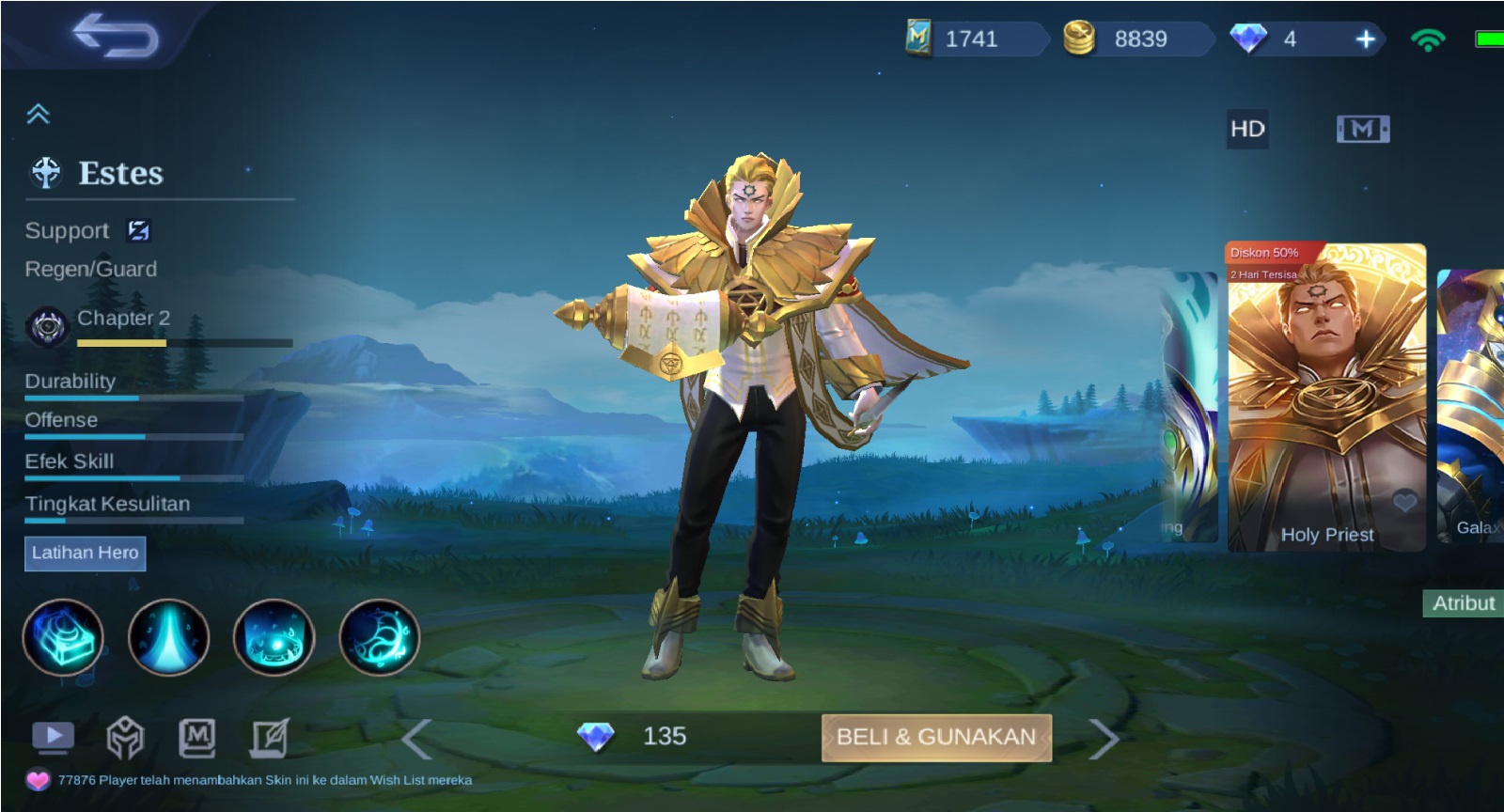1504x812 pixels.
Task: Select Estes's first skill icon
Action: 64,637
